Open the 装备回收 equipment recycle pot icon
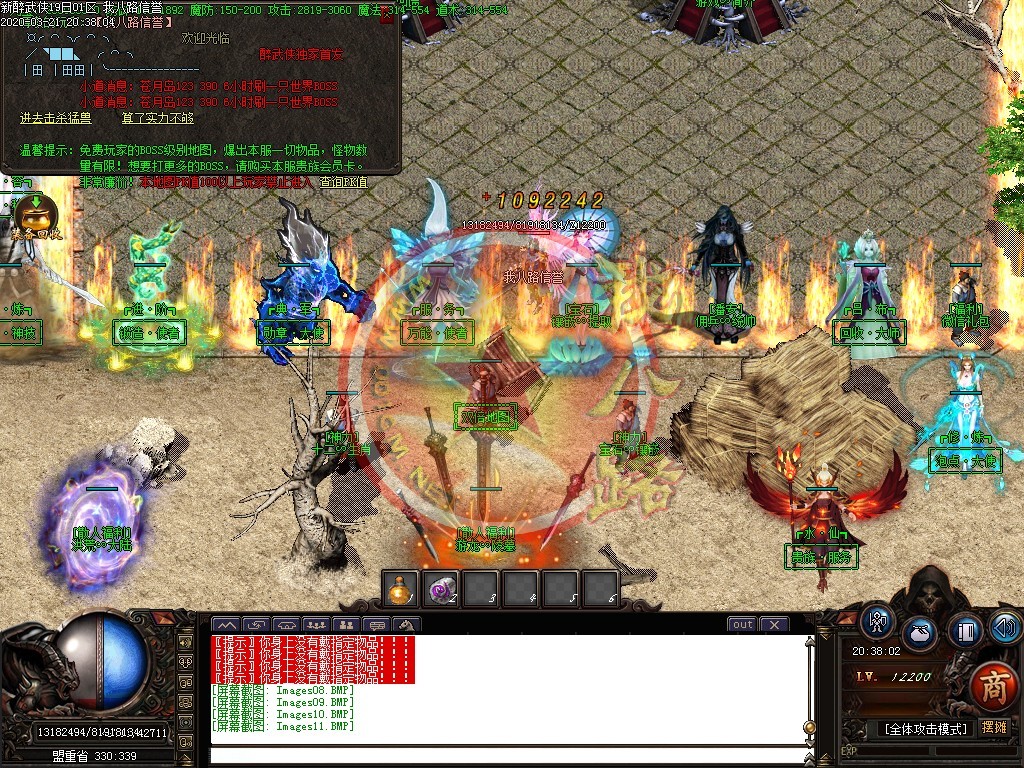This screenshot has width=1024, height=768. 36,217
